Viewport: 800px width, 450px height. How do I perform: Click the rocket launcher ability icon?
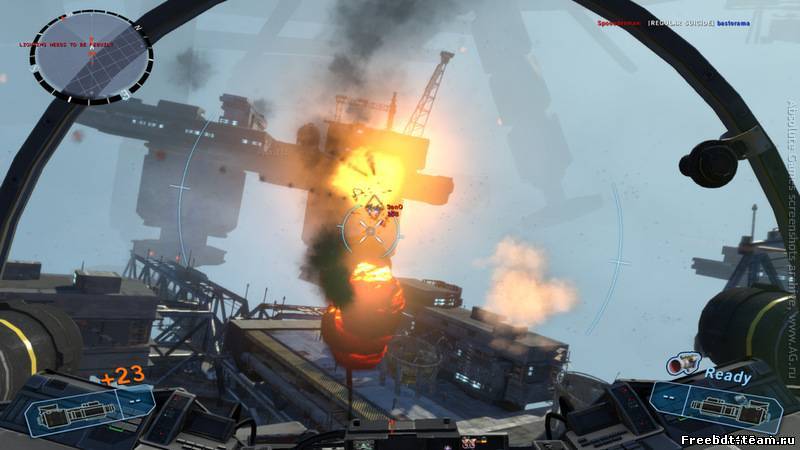tap(683, 368)
